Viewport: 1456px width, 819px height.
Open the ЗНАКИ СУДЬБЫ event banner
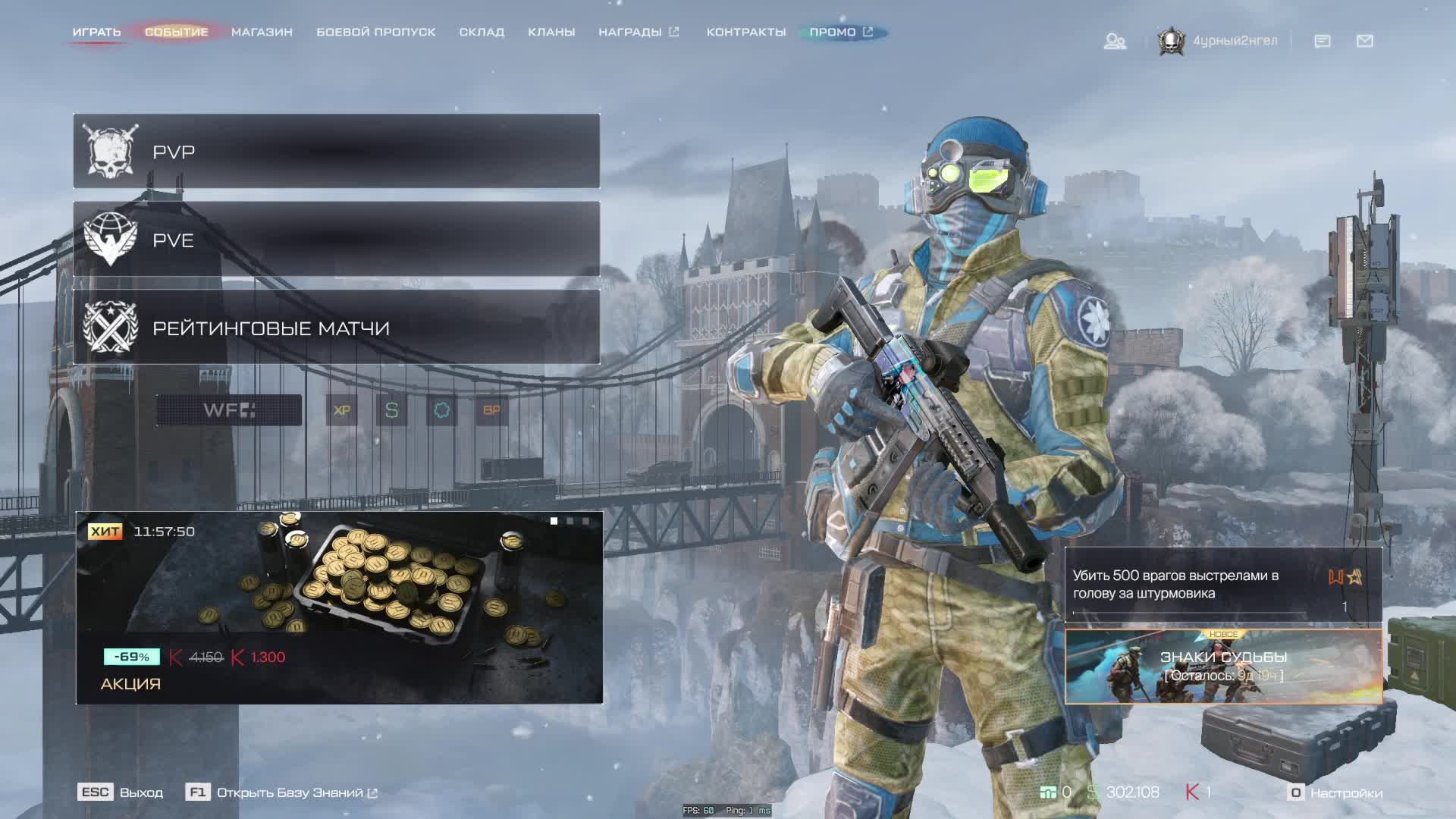click(x=1222, y=666)
